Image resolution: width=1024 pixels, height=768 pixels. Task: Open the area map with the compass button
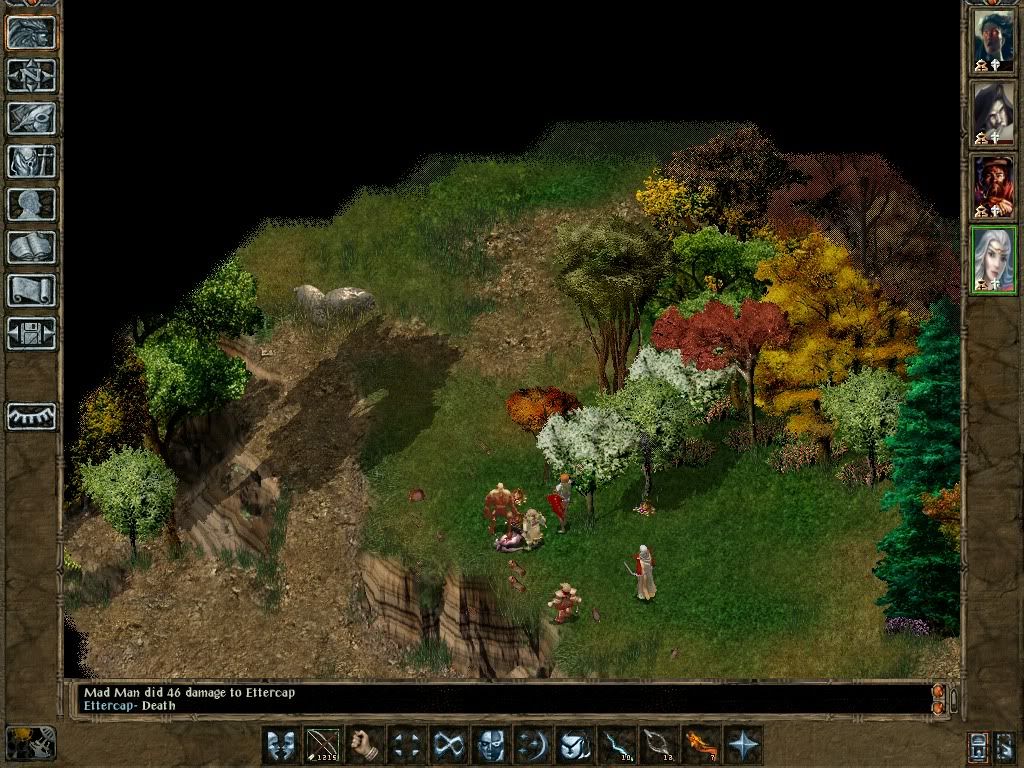(31, 75)
